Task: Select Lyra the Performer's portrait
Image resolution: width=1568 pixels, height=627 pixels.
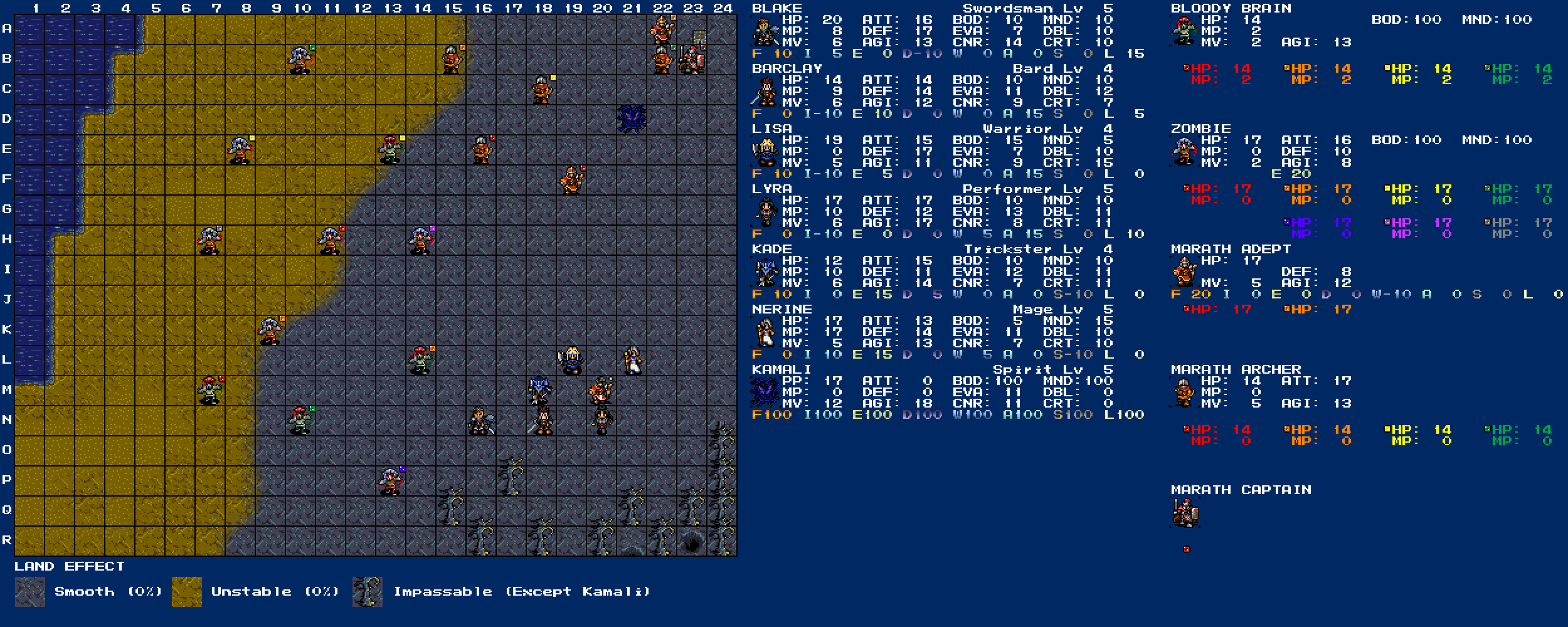Action: tap(765, 212)
